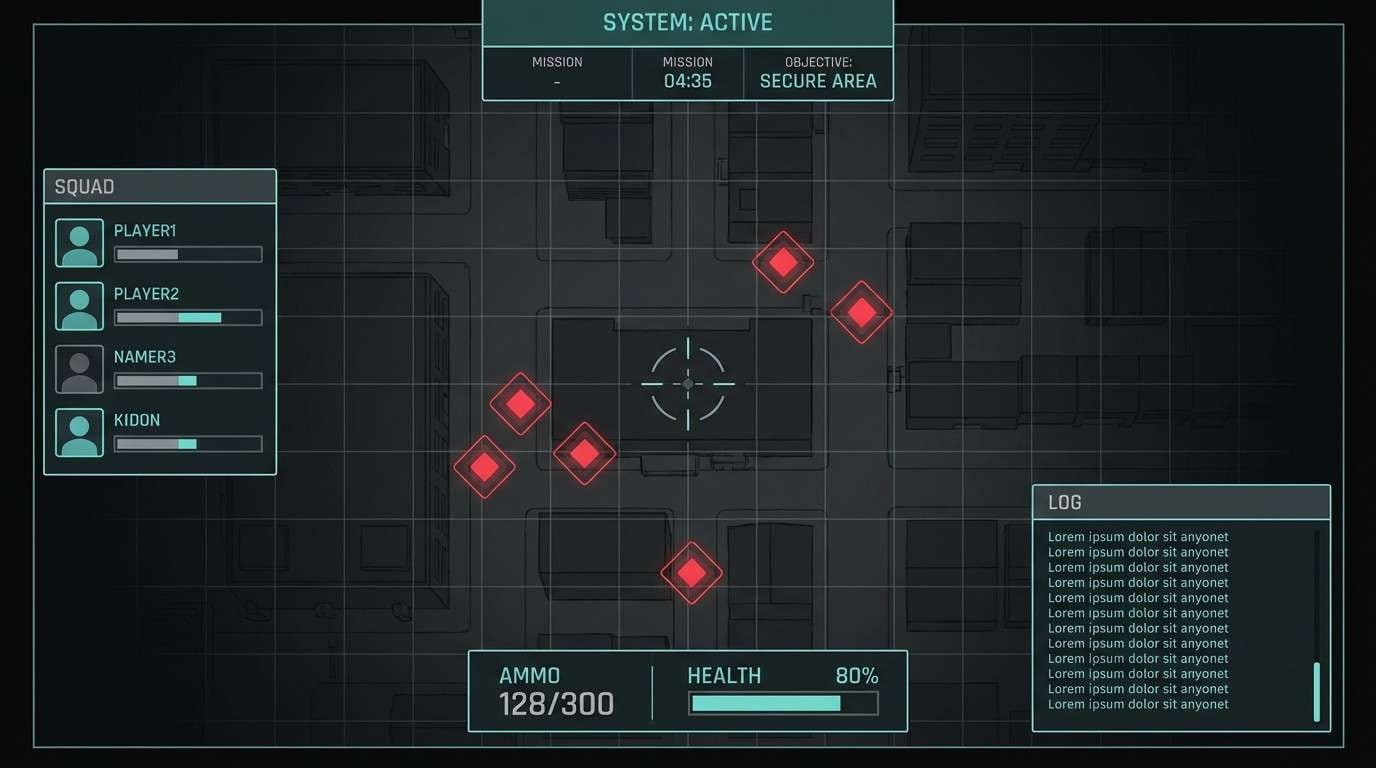Enable PLAYER1's ready indicator
The width and height of the screenshot is (1376, 768).
click(x=188, y=254)
